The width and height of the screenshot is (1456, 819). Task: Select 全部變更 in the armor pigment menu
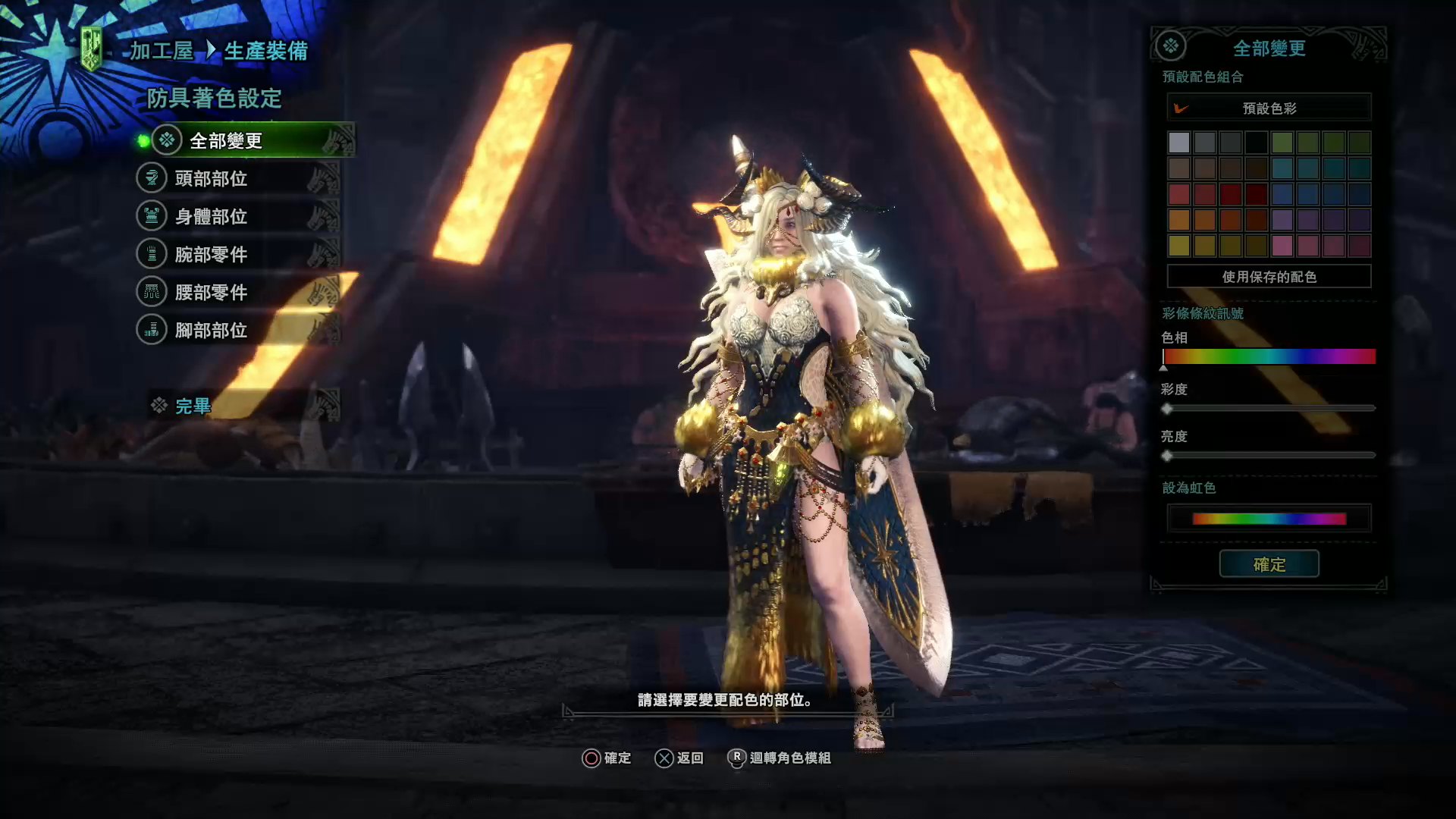click(x=225, y=141)
